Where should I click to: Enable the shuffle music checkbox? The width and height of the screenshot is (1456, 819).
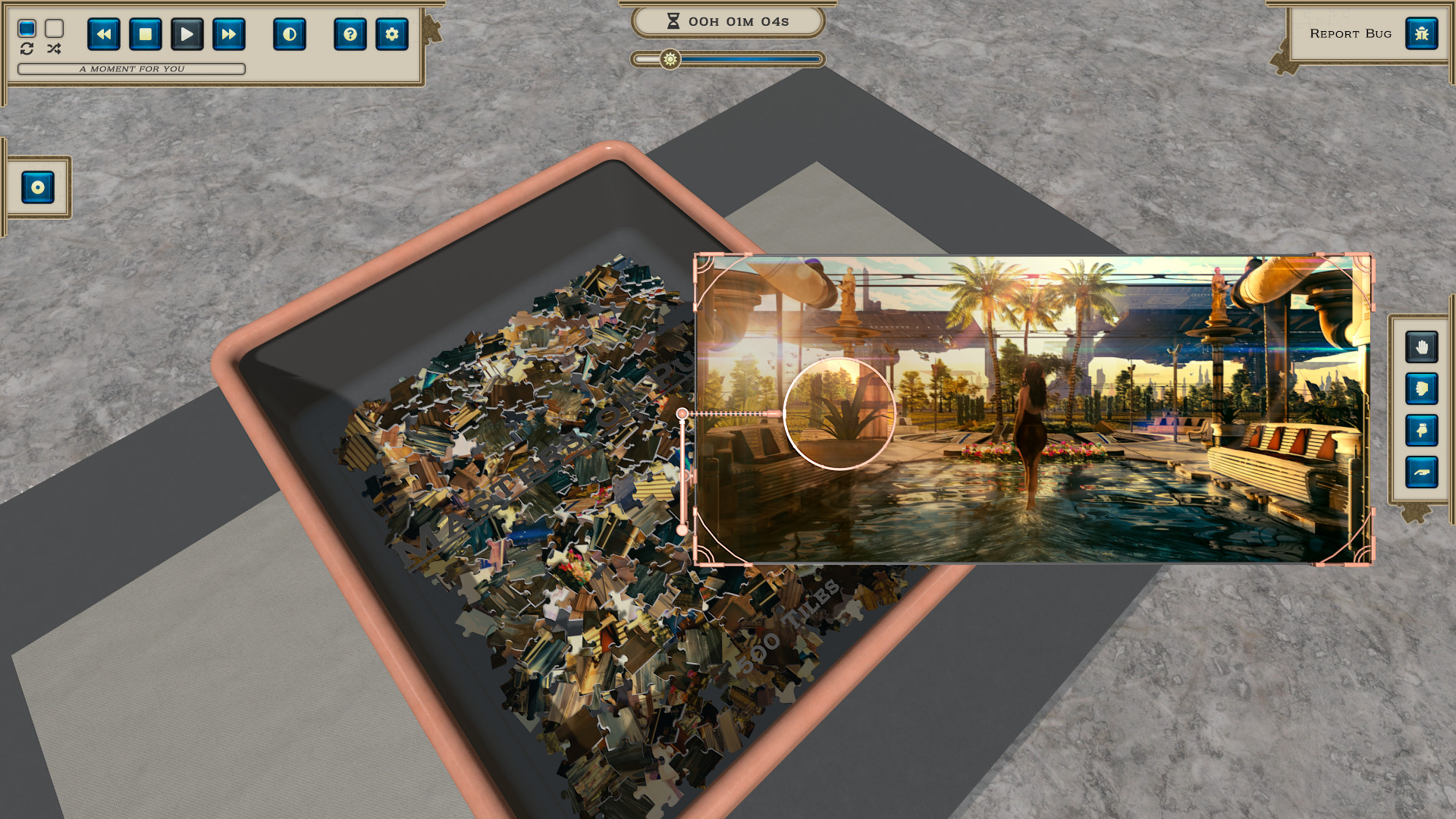[53, 29]
